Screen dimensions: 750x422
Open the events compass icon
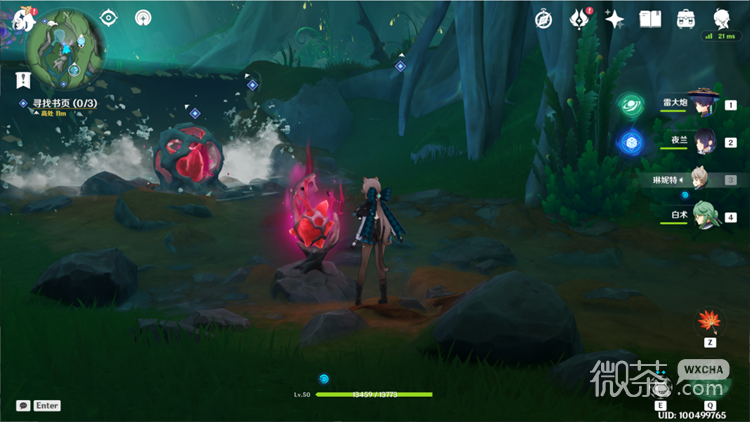coord(544,19)
